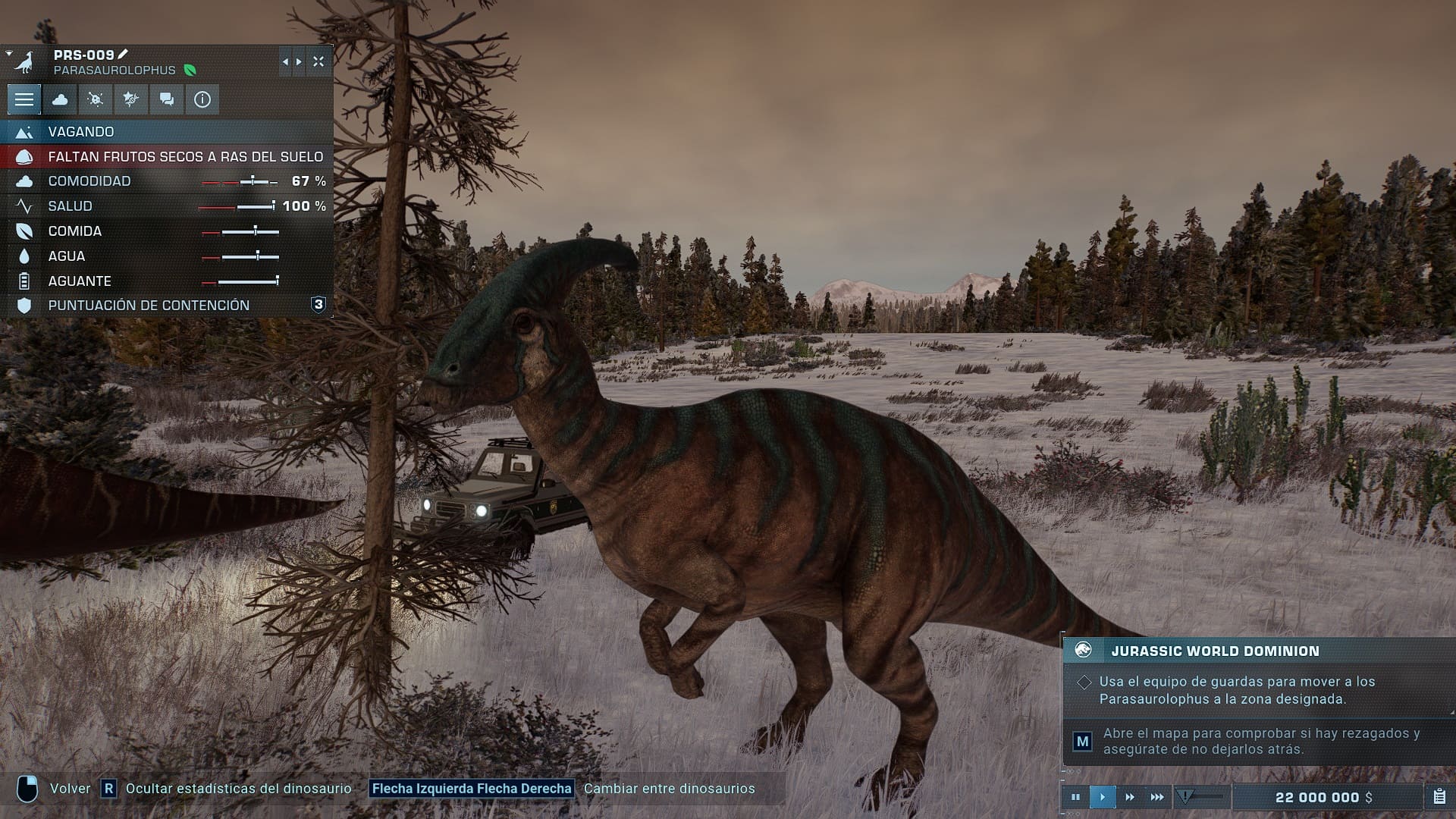The image size is (1456, 819).
Task: Open the genetic traits DNA tab
Action: pyautogui.click(x=131, y=99)
